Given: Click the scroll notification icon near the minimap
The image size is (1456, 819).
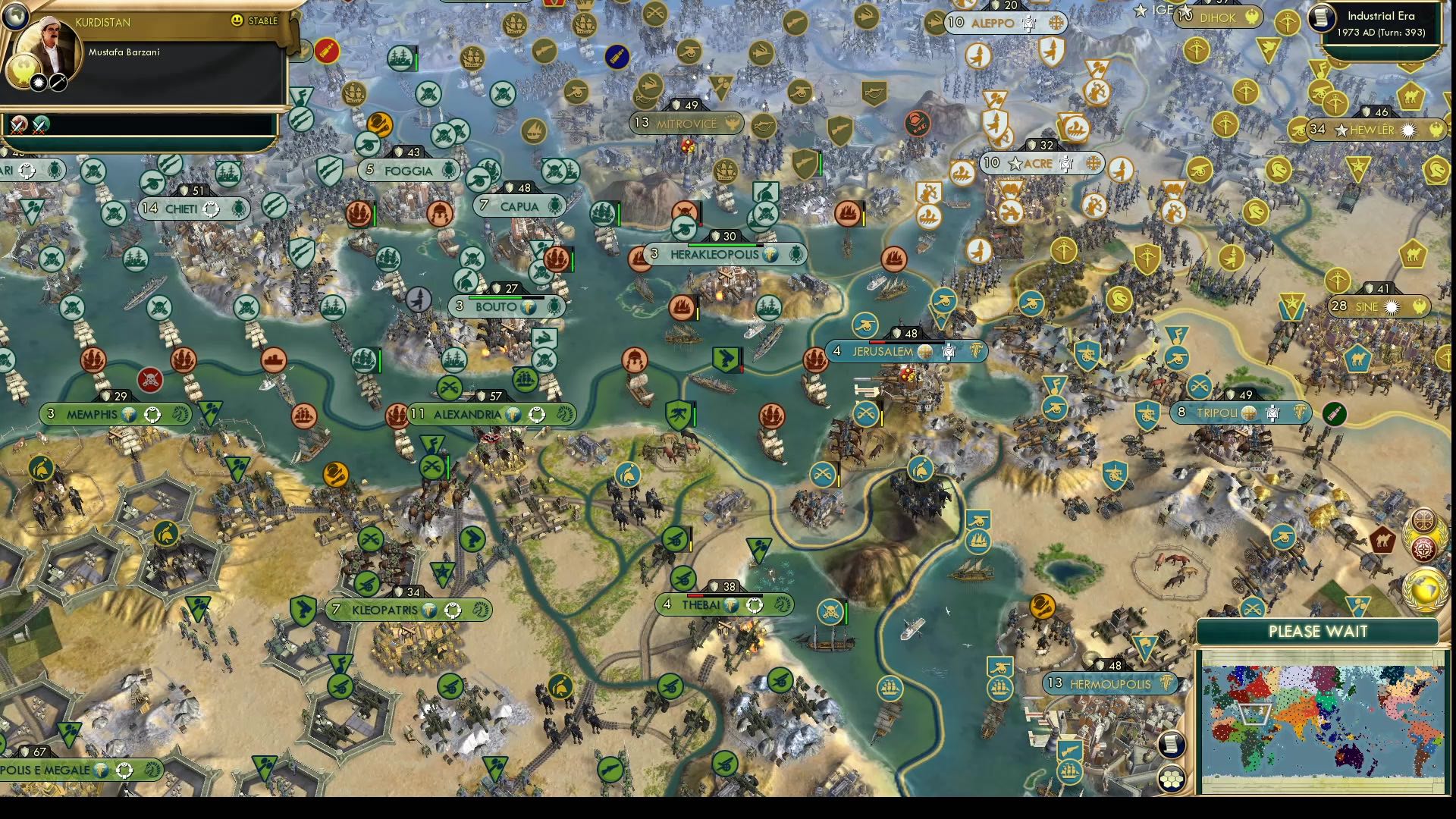Looking at the screenshot, I should [1172, 744].
